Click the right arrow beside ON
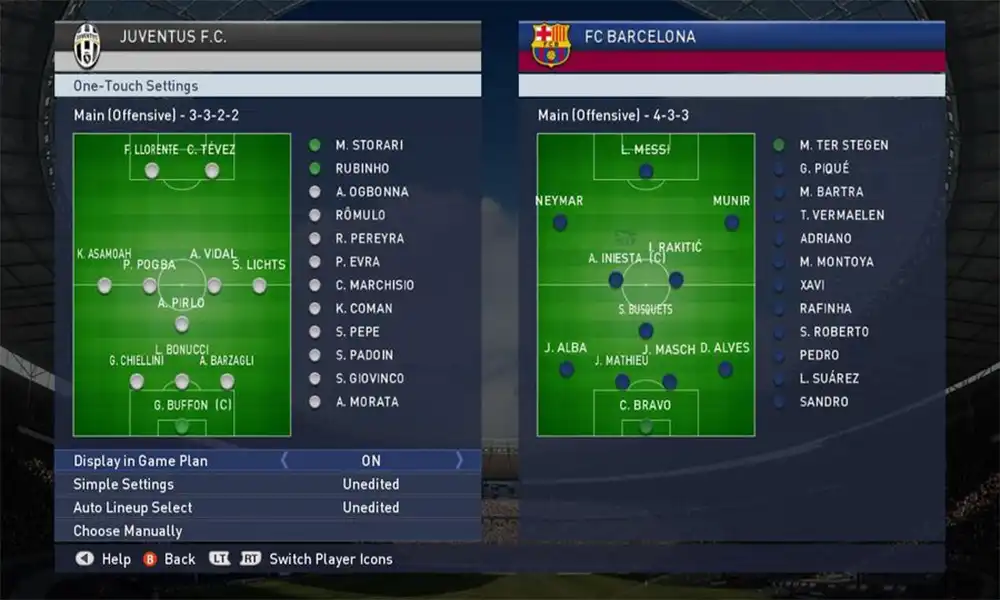Viewport: 1000px width, 600px height. [459, 461]
